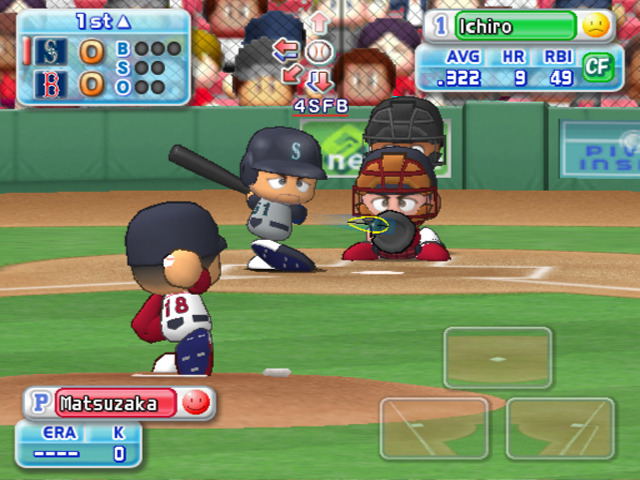
Task: Select the second base view panel
Action: point(498,357)
